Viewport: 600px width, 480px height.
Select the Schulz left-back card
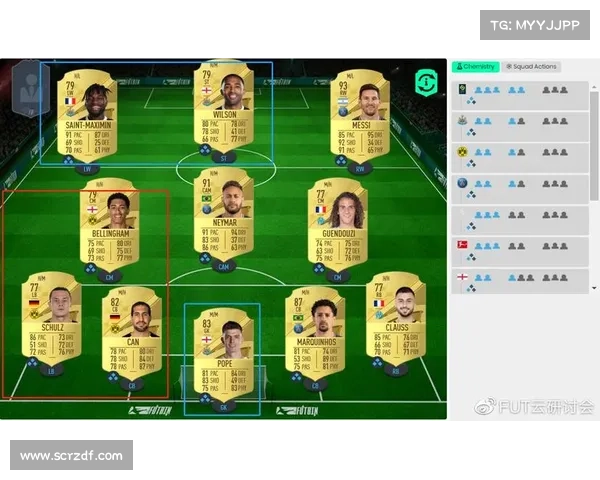(x=52, y=318)
